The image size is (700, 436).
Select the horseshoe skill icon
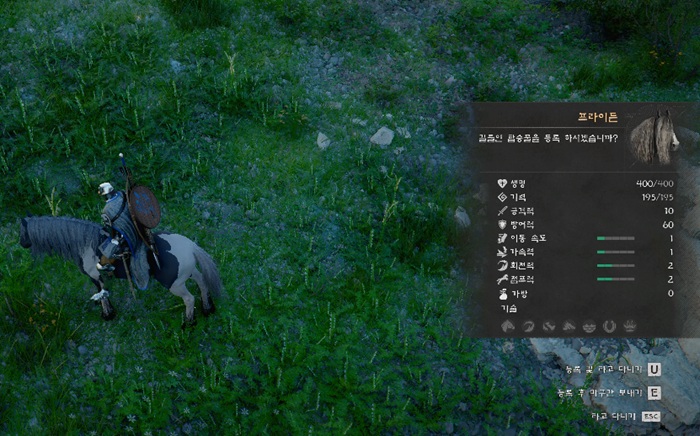[609, 326]
